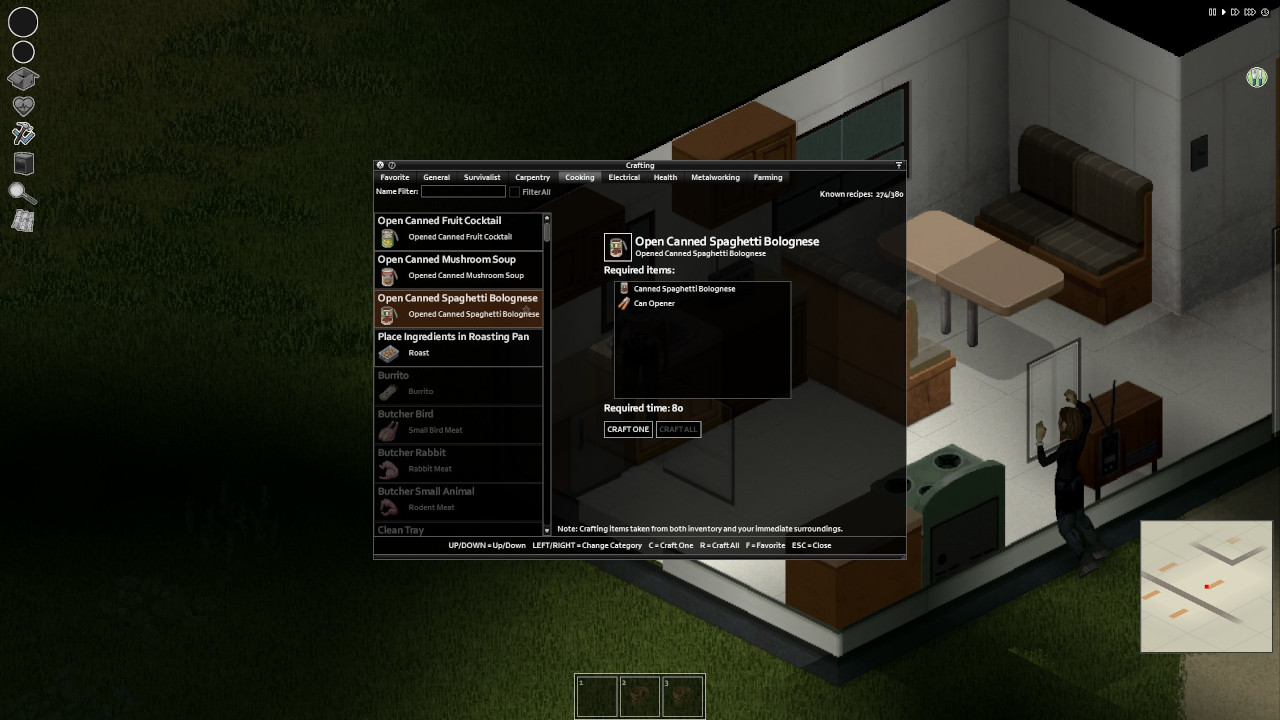The width and height of the screenshot is (1280, 720).
Task: Switch to the Electrical tab
Action: tap(623, 177)
